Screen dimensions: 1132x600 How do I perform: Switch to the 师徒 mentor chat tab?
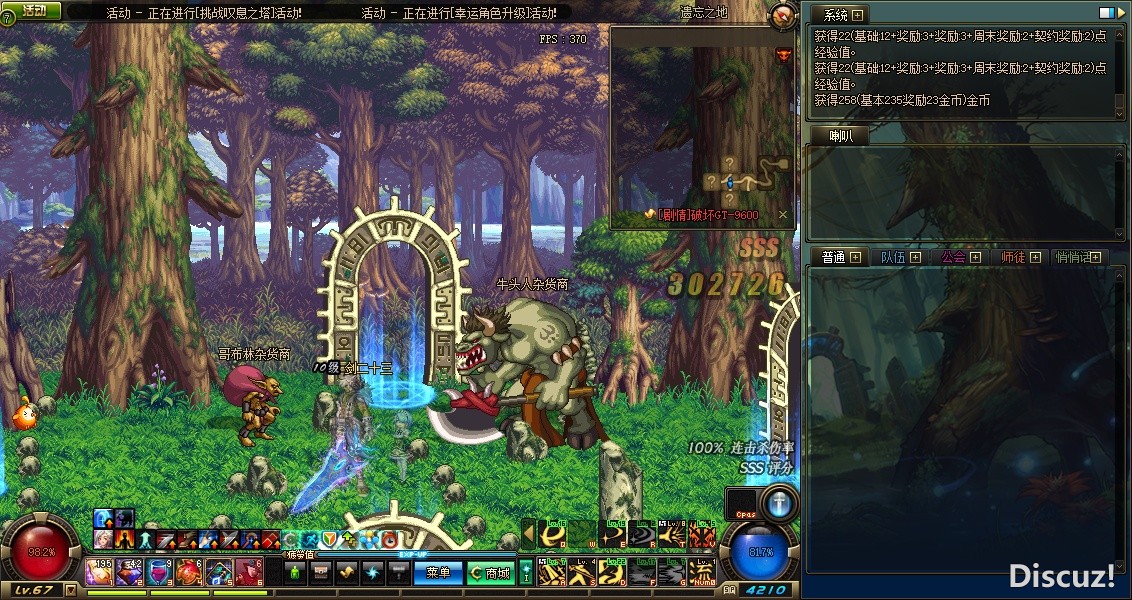[x=1013, y=257]
